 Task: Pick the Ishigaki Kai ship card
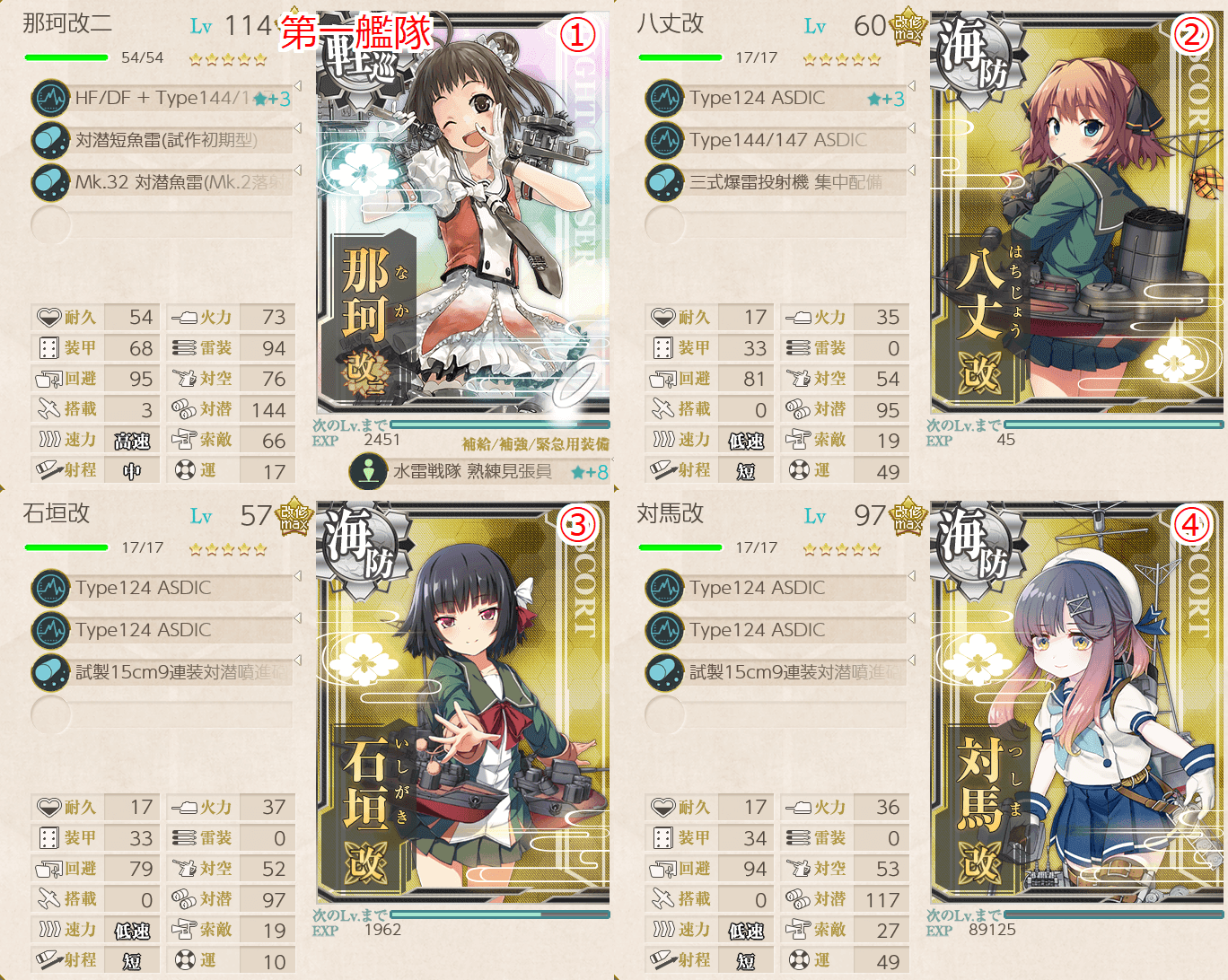click(x=463, y=704)
